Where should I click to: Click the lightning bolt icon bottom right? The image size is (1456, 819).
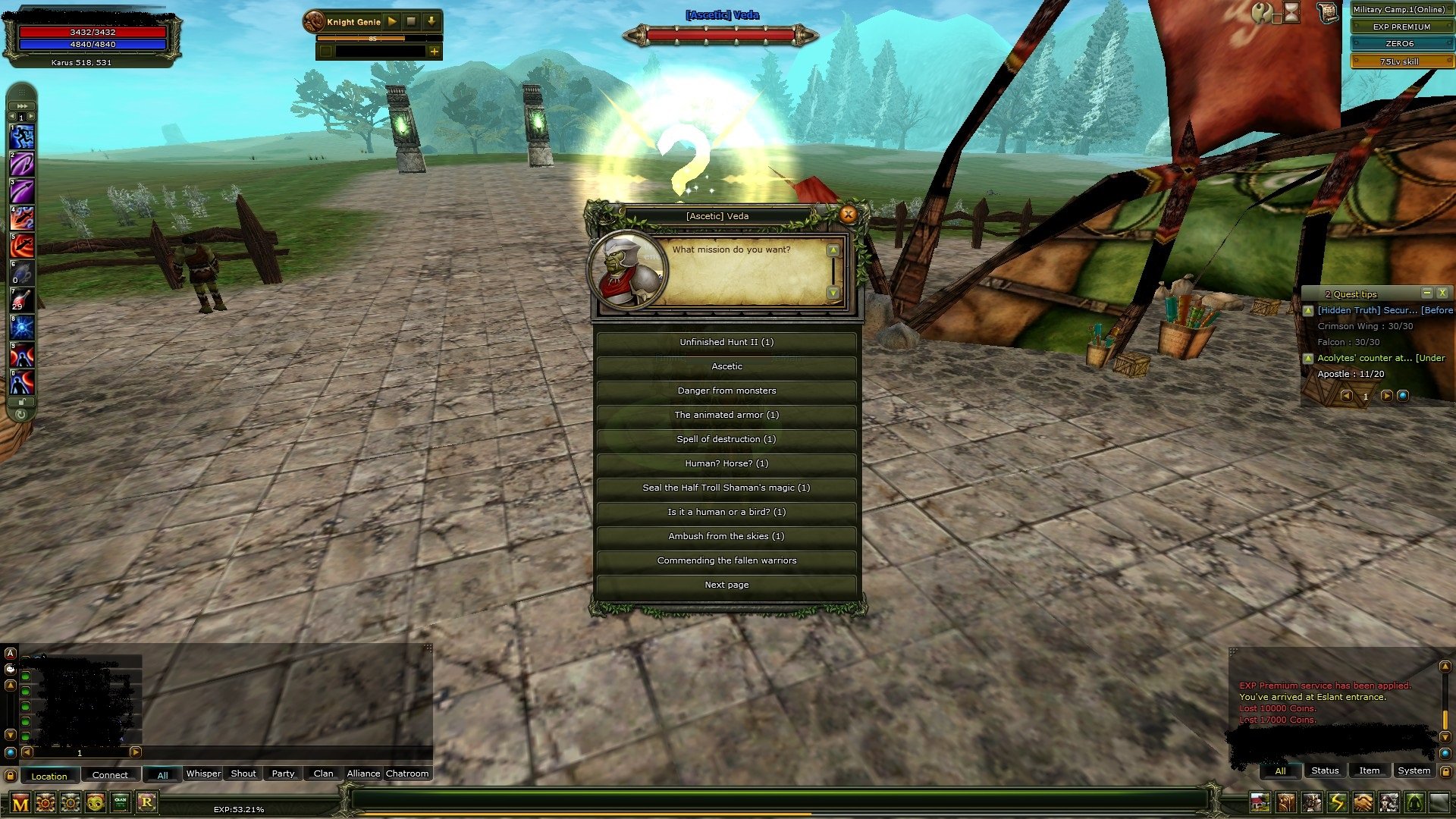pyautogui.click(x=1338, y=802)
